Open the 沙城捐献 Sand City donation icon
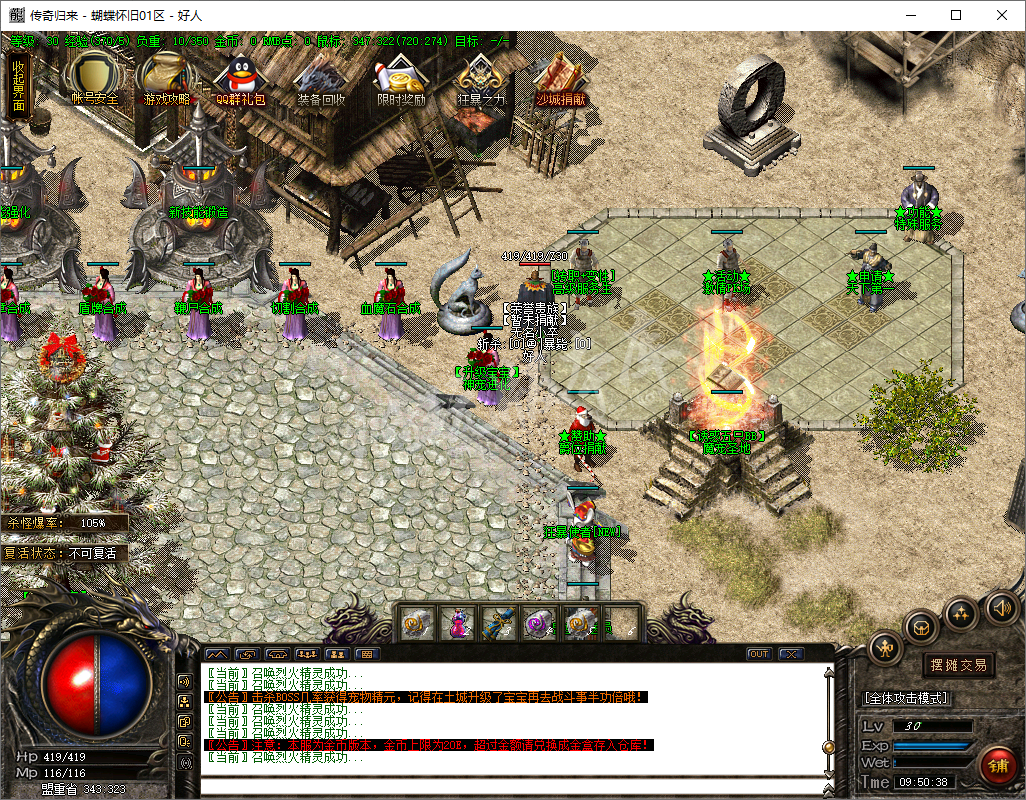 tap(560, 78)
